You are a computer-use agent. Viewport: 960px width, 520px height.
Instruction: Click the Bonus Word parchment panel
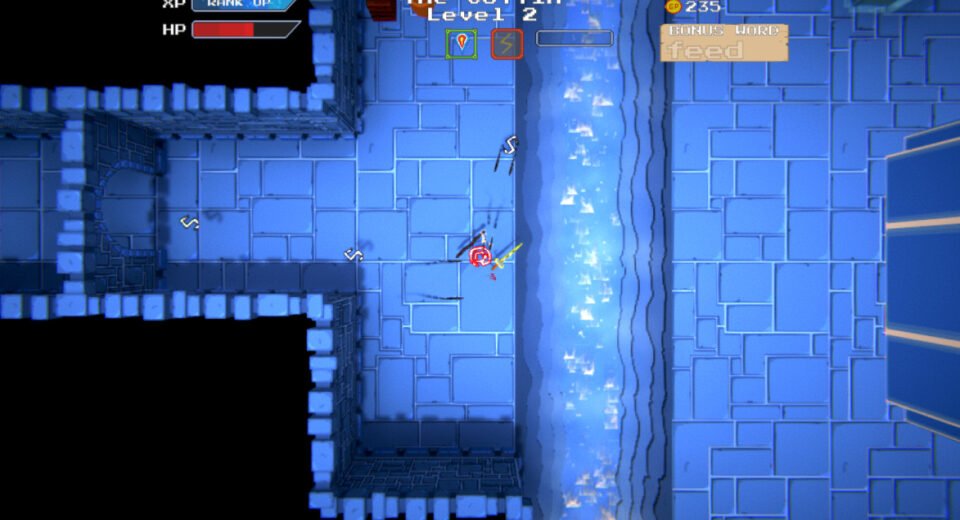[x=724, y=43]
